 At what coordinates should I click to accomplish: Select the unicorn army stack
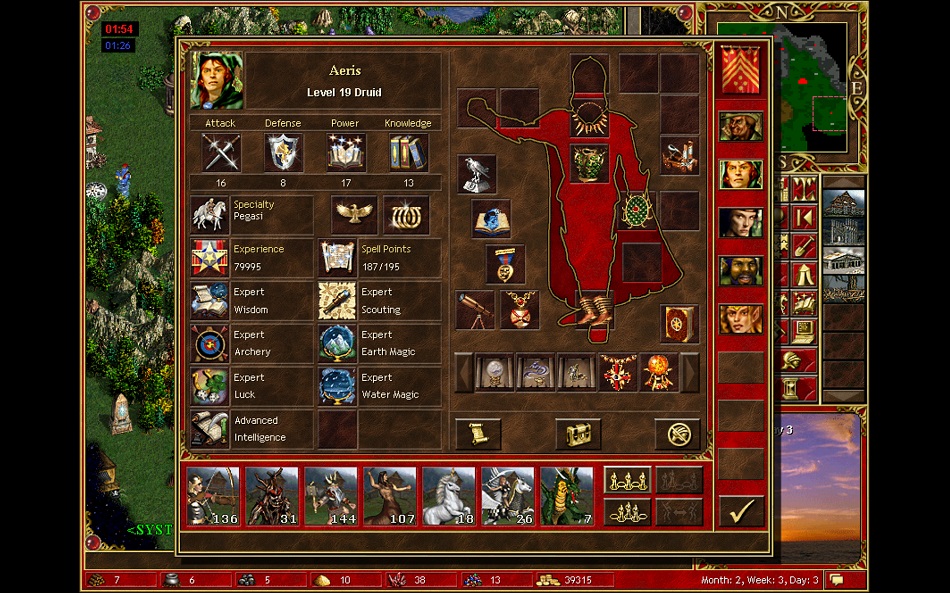coord(449,496)
